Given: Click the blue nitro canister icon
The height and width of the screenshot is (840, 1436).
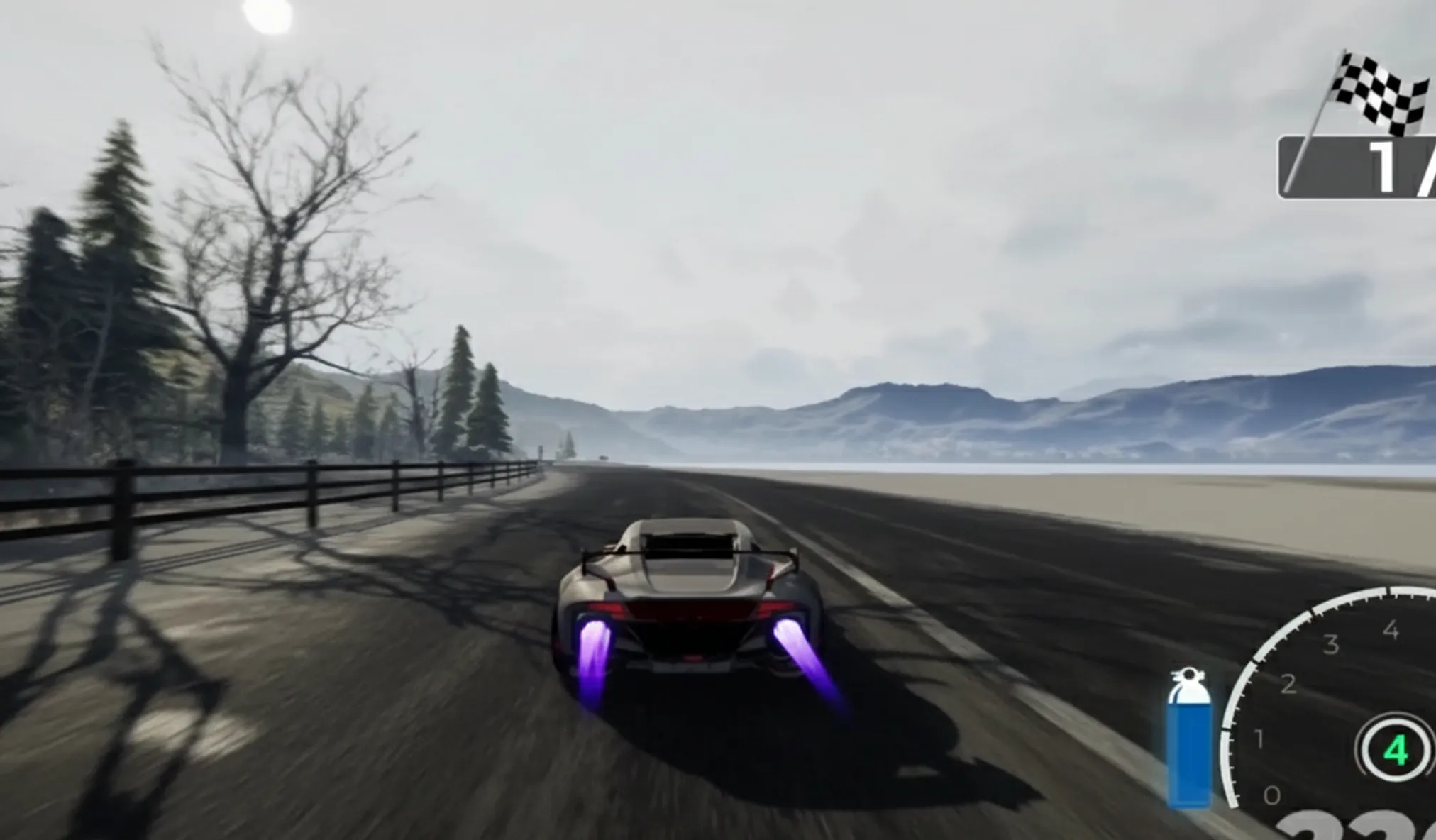Looking at the screenshot, I should pyautogui.click(x=1189, y=739).
